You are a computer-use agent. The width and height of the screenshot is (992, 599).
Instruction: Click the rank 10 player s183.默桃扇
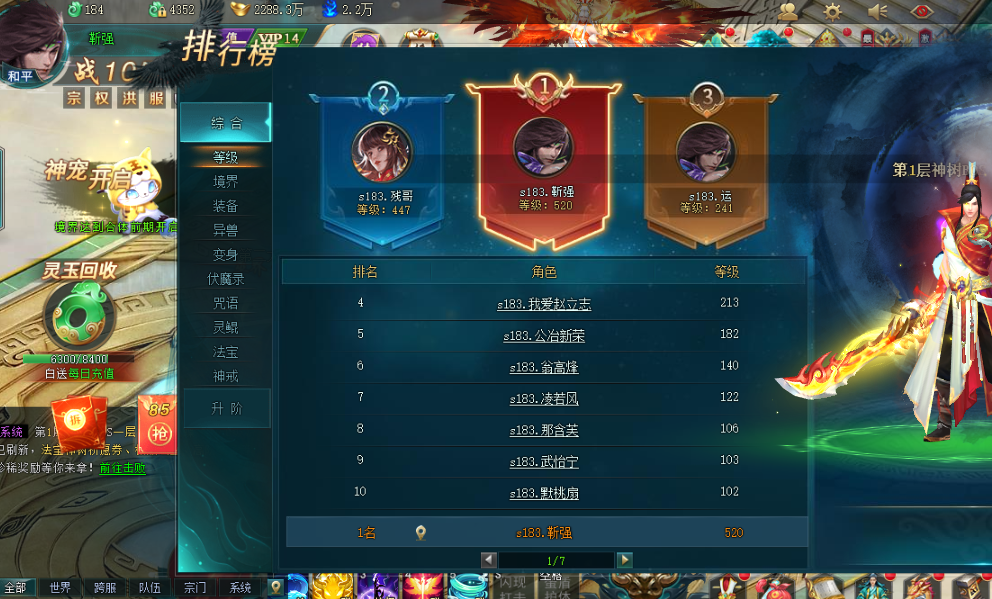(x=544, y=493)
